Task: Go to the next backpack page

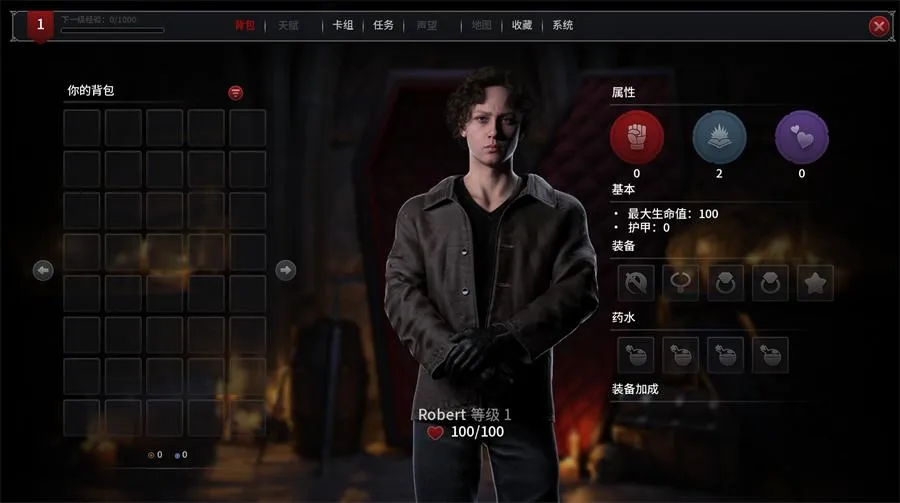Action: click(285, 270)
